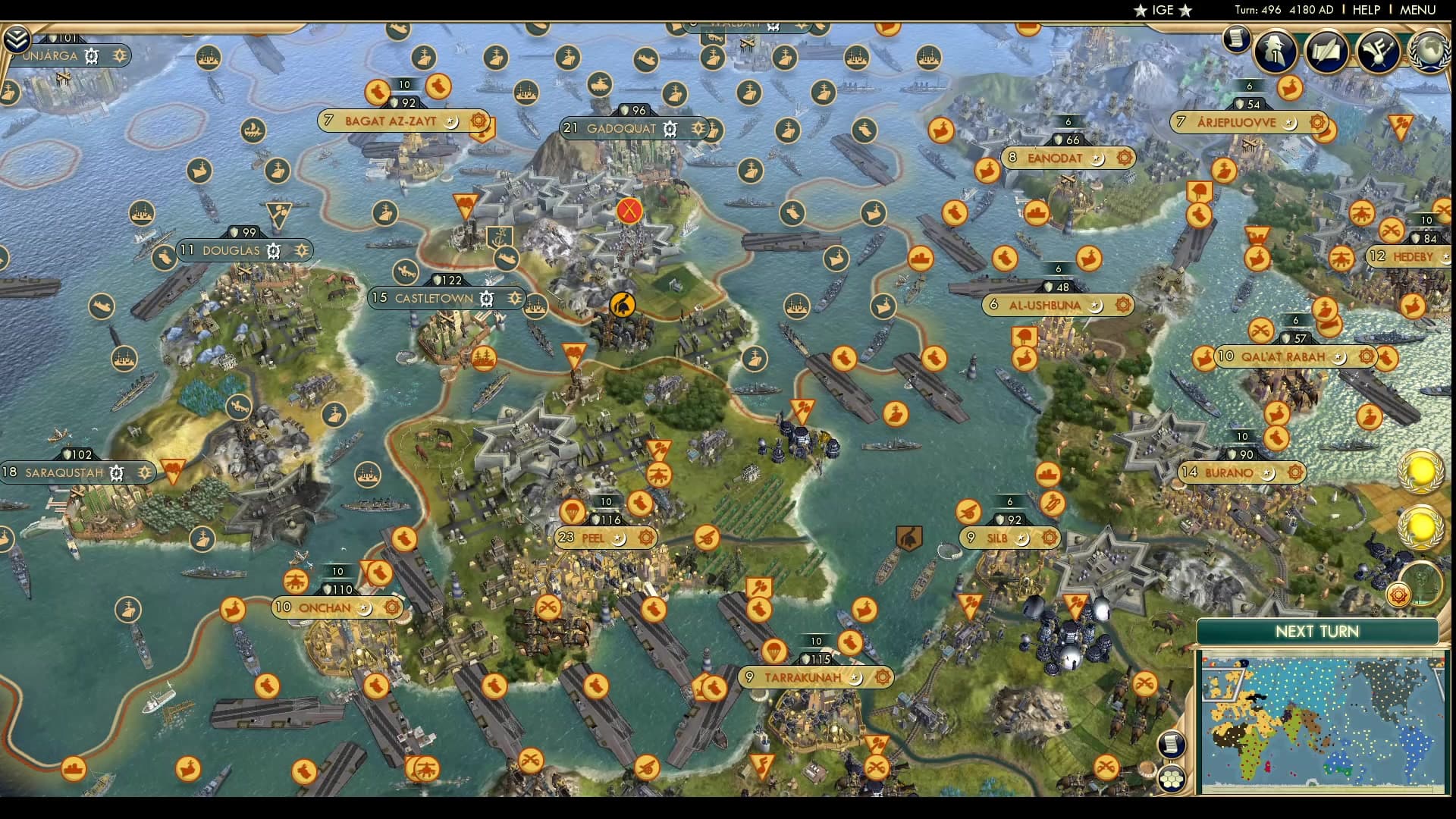The height and width of the screenshot is (819, 1456).
Task: Click the red combat alert icon above Gadoquat
Action: [627, 212]
